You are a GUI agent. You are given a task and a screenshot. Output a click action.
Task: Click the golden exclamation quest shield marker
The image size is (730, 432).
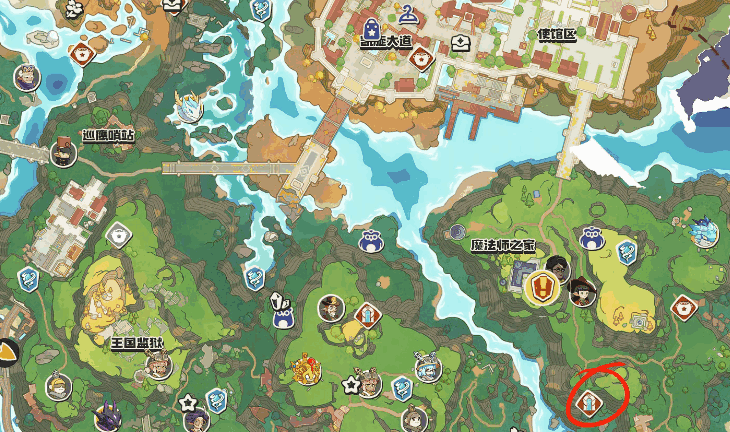539,288
